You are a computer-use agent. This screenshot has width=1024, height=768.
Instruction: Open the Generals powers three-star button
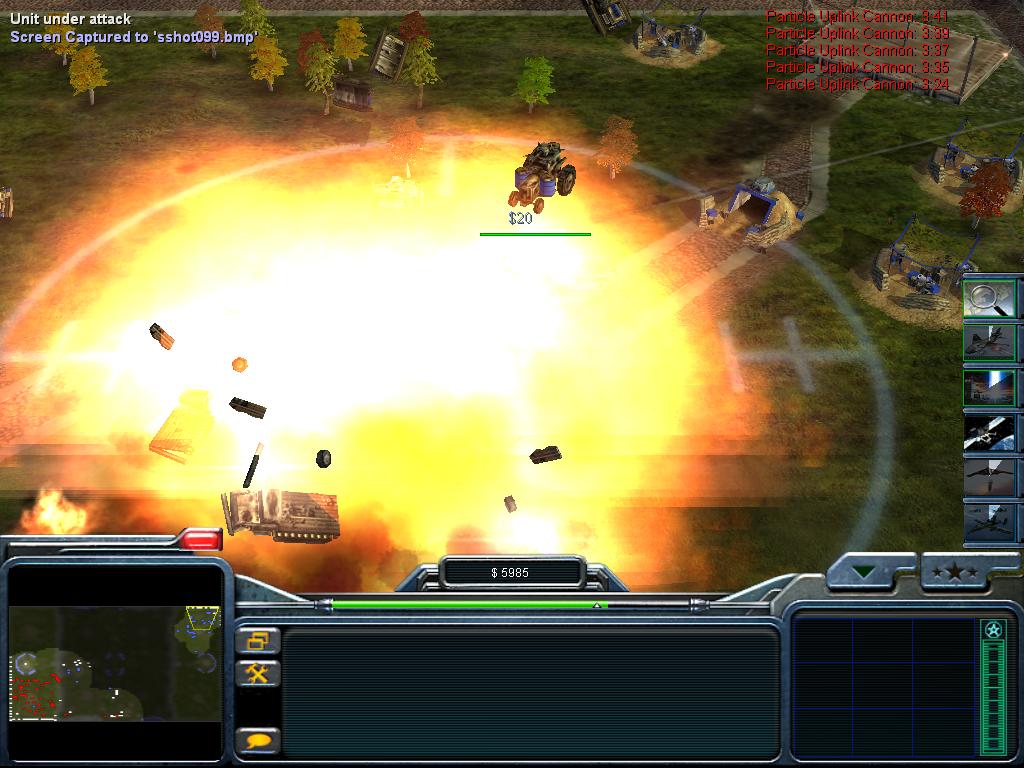tap(954, 574)
